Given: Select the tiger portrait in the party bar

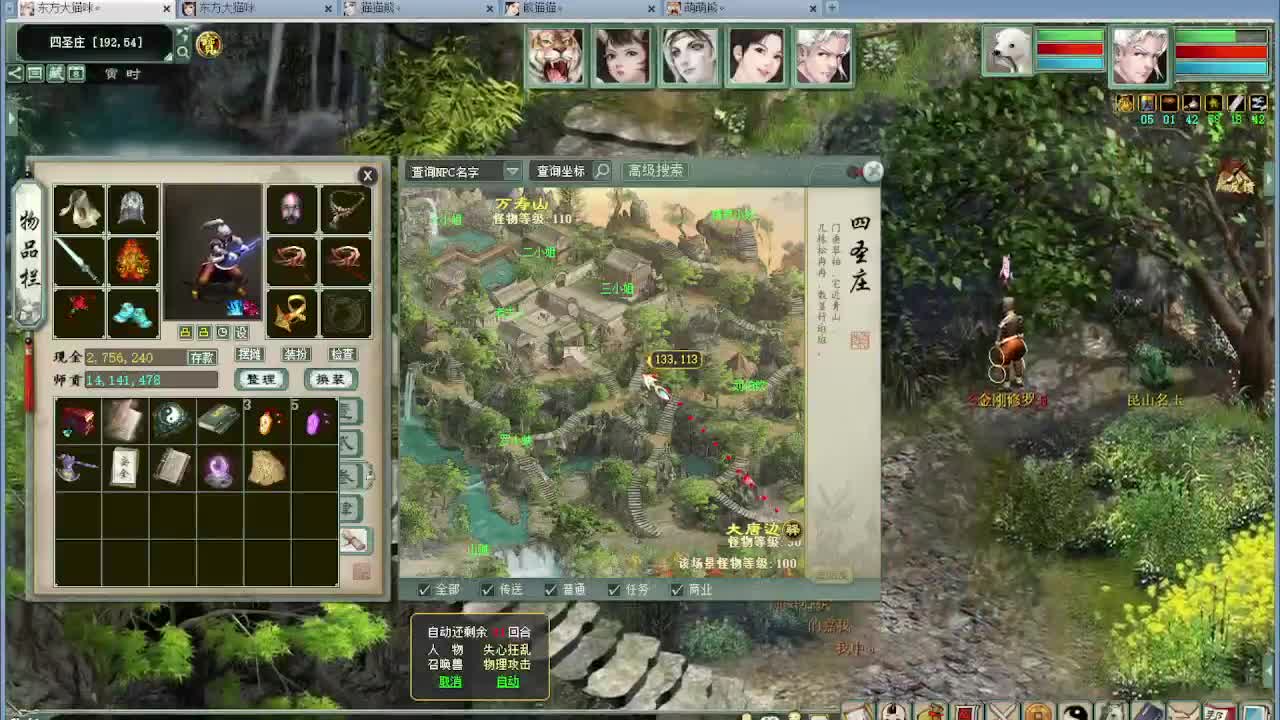Looking at the screenshot, I should coord(556,57).
